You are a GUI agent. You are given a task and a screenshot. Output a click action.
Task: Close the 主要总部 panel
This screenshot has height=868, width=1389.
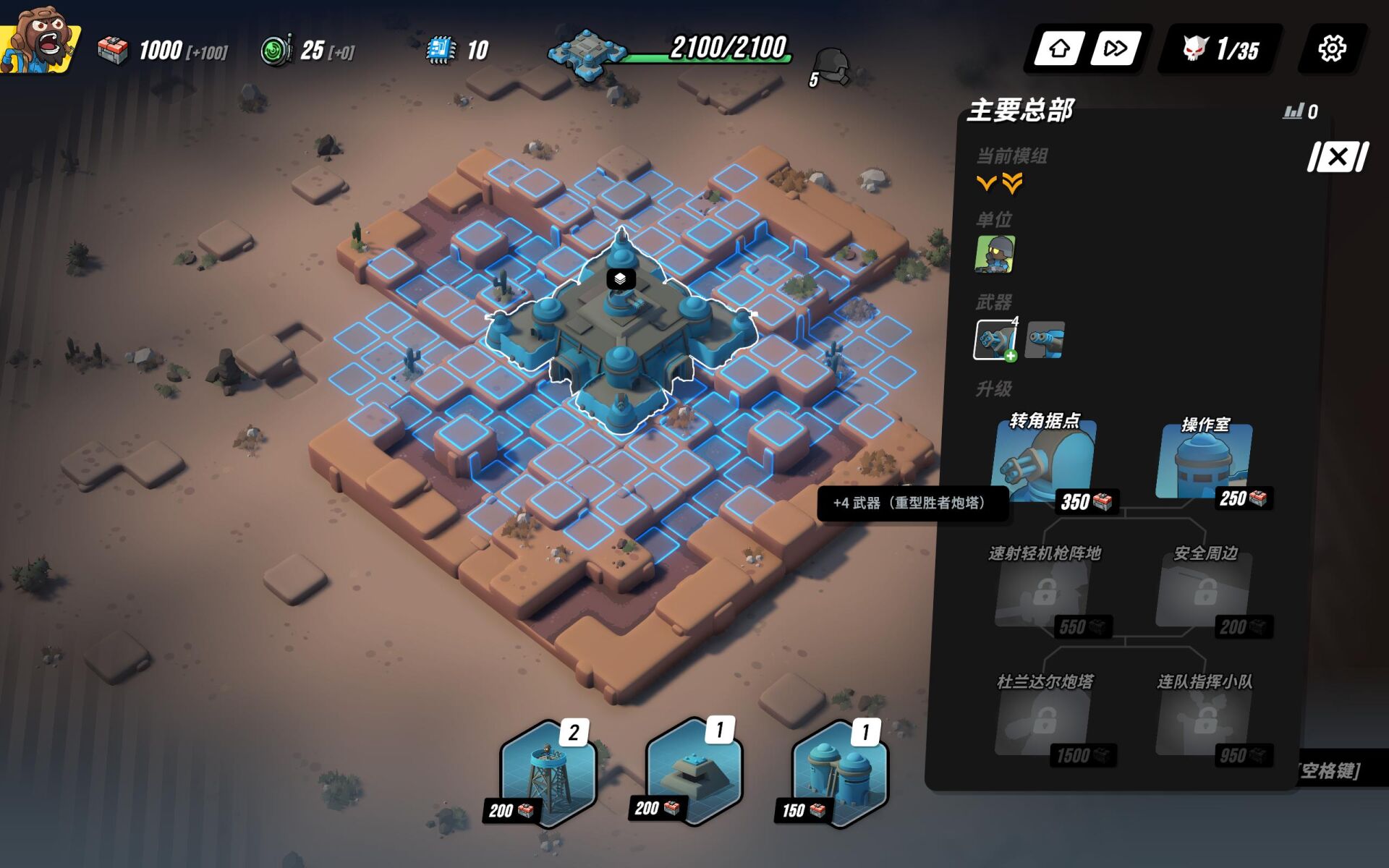pyautogui.click(x=1338, y=157)
